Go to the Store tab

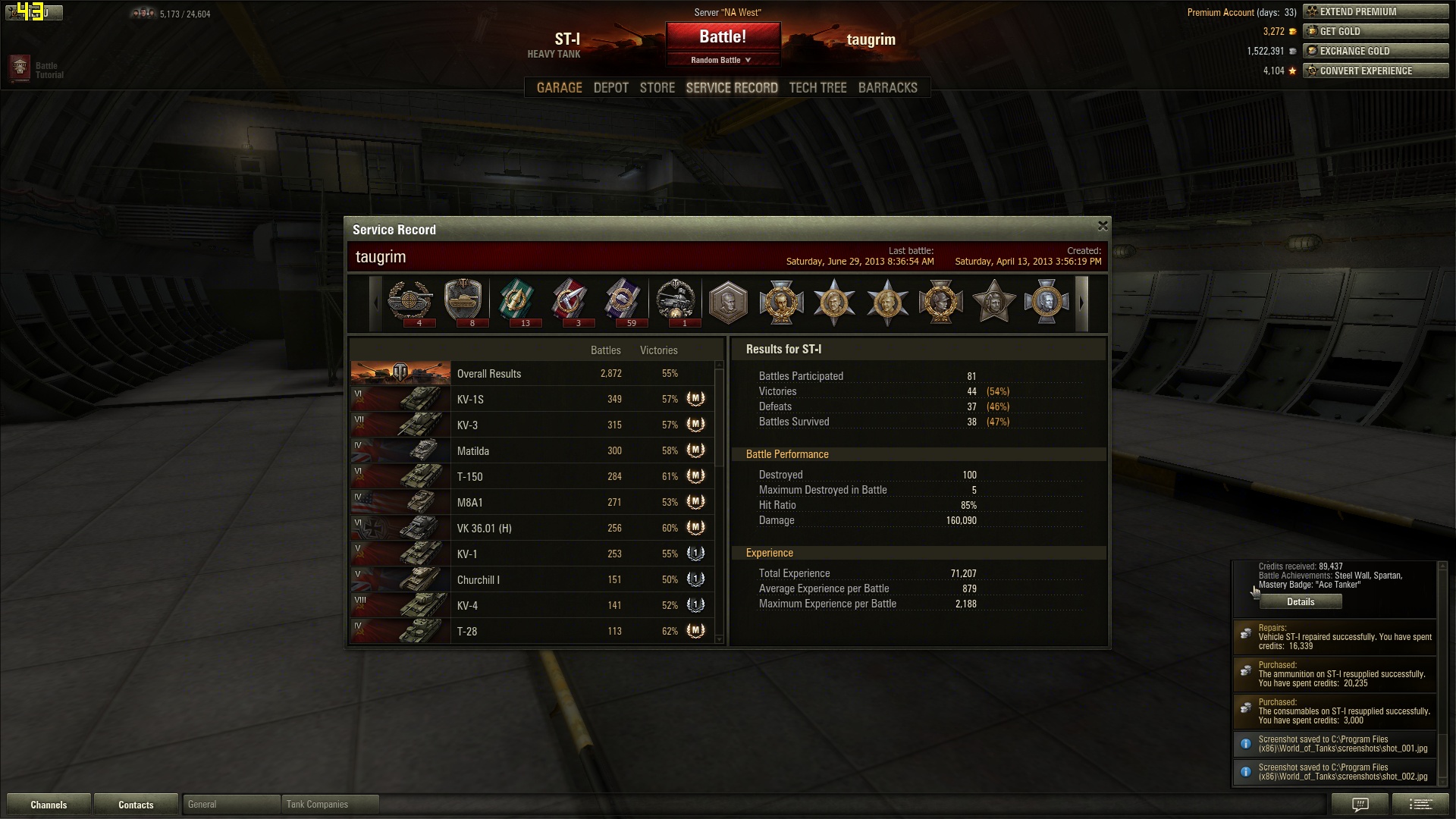(x=657, y=88)
